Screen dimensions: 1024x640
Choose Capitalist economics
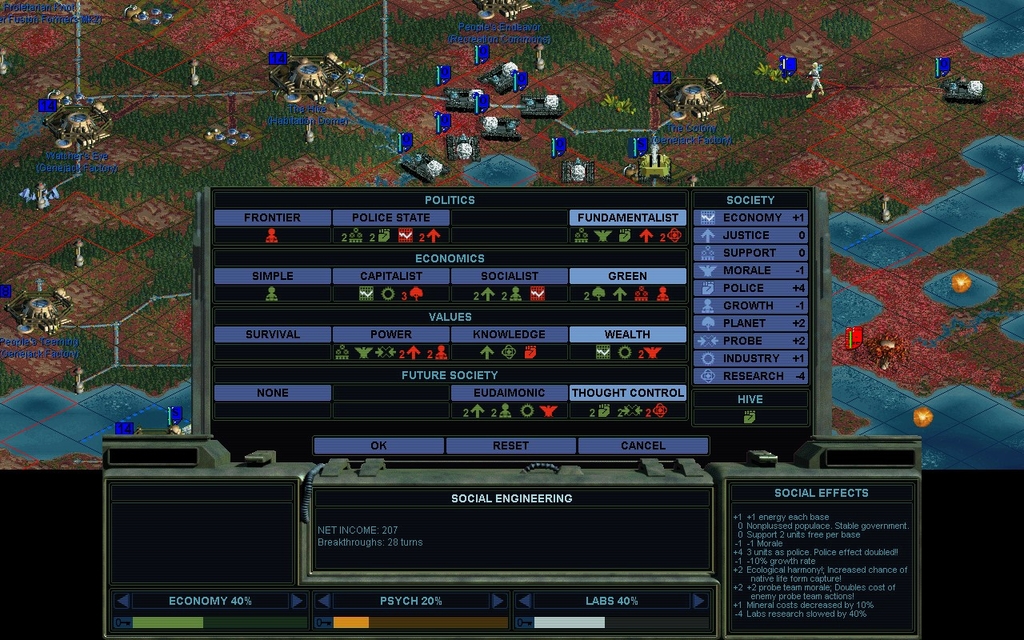[391, 276]
